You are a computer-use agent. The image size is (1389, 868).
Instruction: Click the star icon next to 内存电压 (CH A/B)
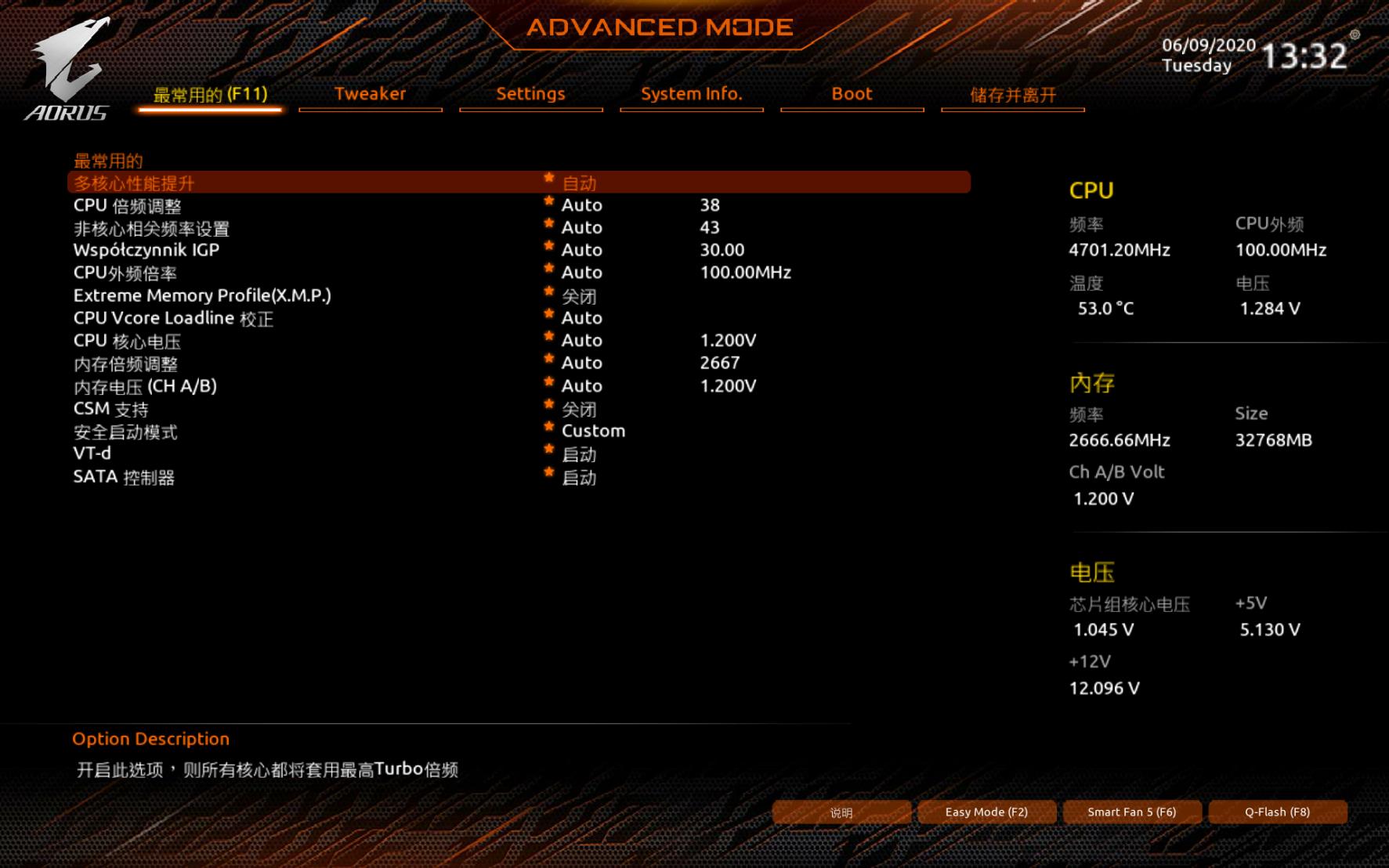tap(548, 383)
